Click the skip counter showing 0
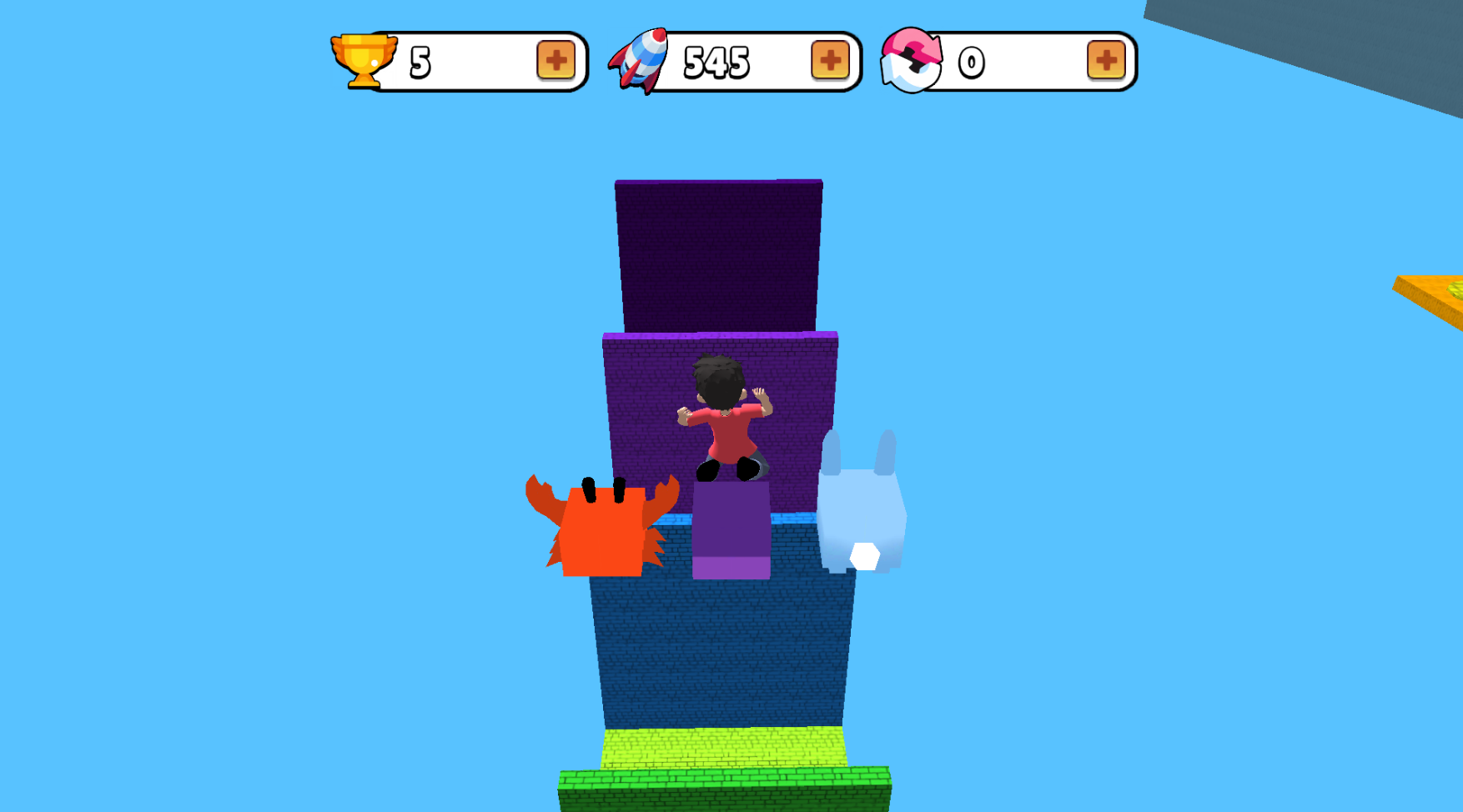The width and height of the screenshot is (1463, 812). pos(972,60)
